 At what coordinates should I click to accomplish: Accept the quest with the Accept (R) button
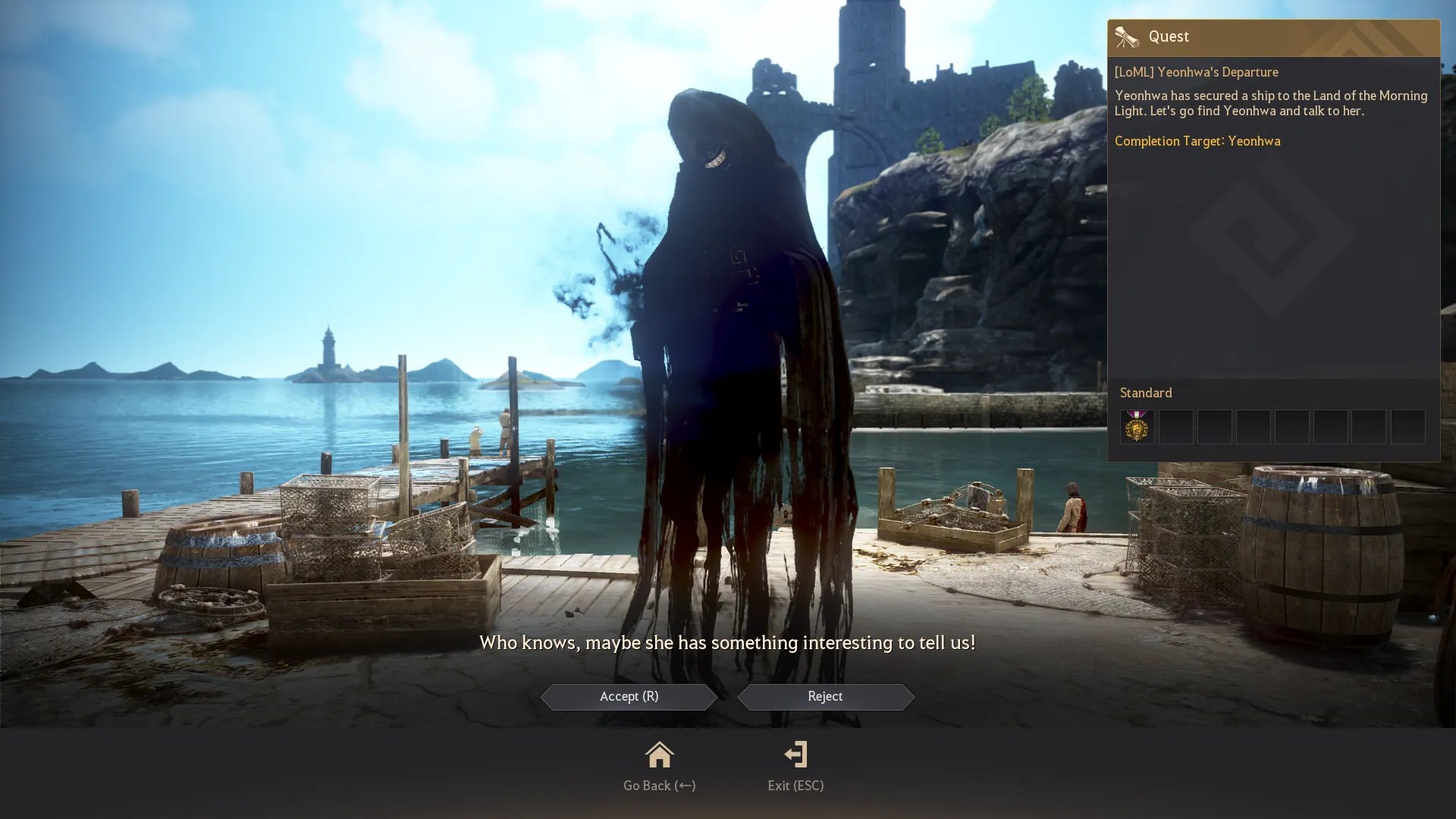(x=629, y=697)
